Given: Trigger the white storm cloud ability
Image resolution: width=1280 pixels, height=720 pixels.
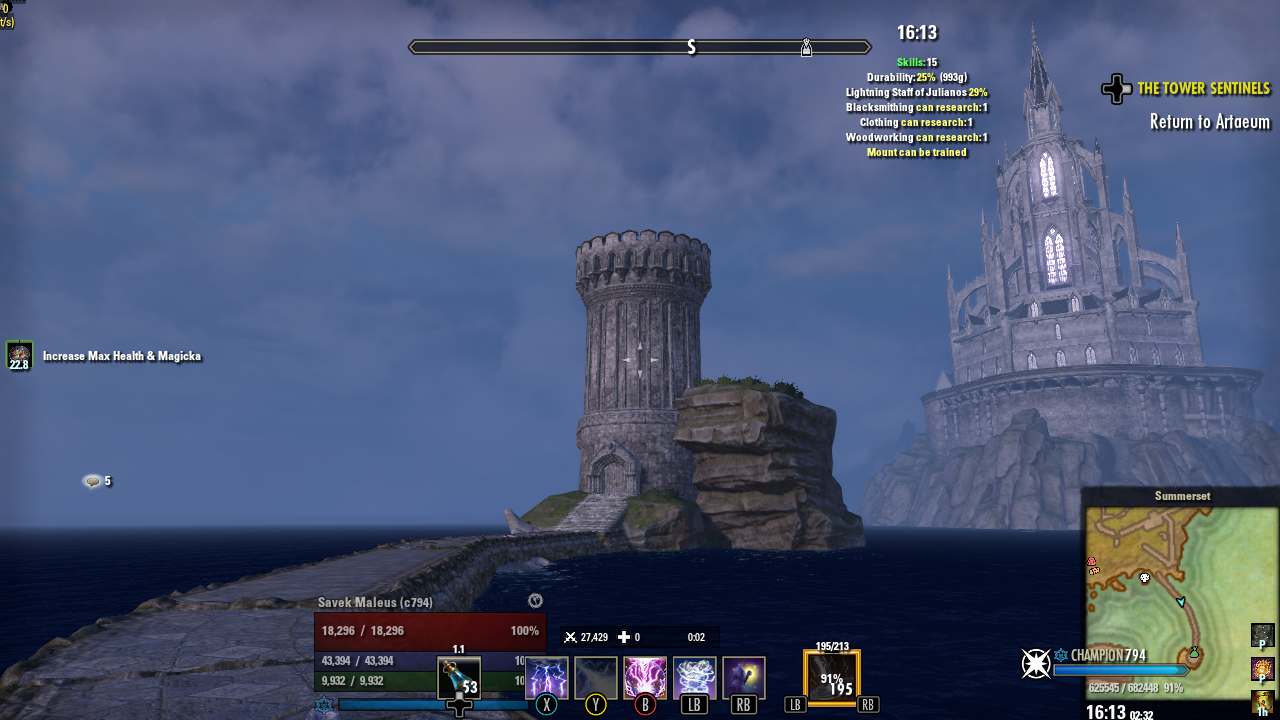Looking at the screenshot, I should pos(694,677).
